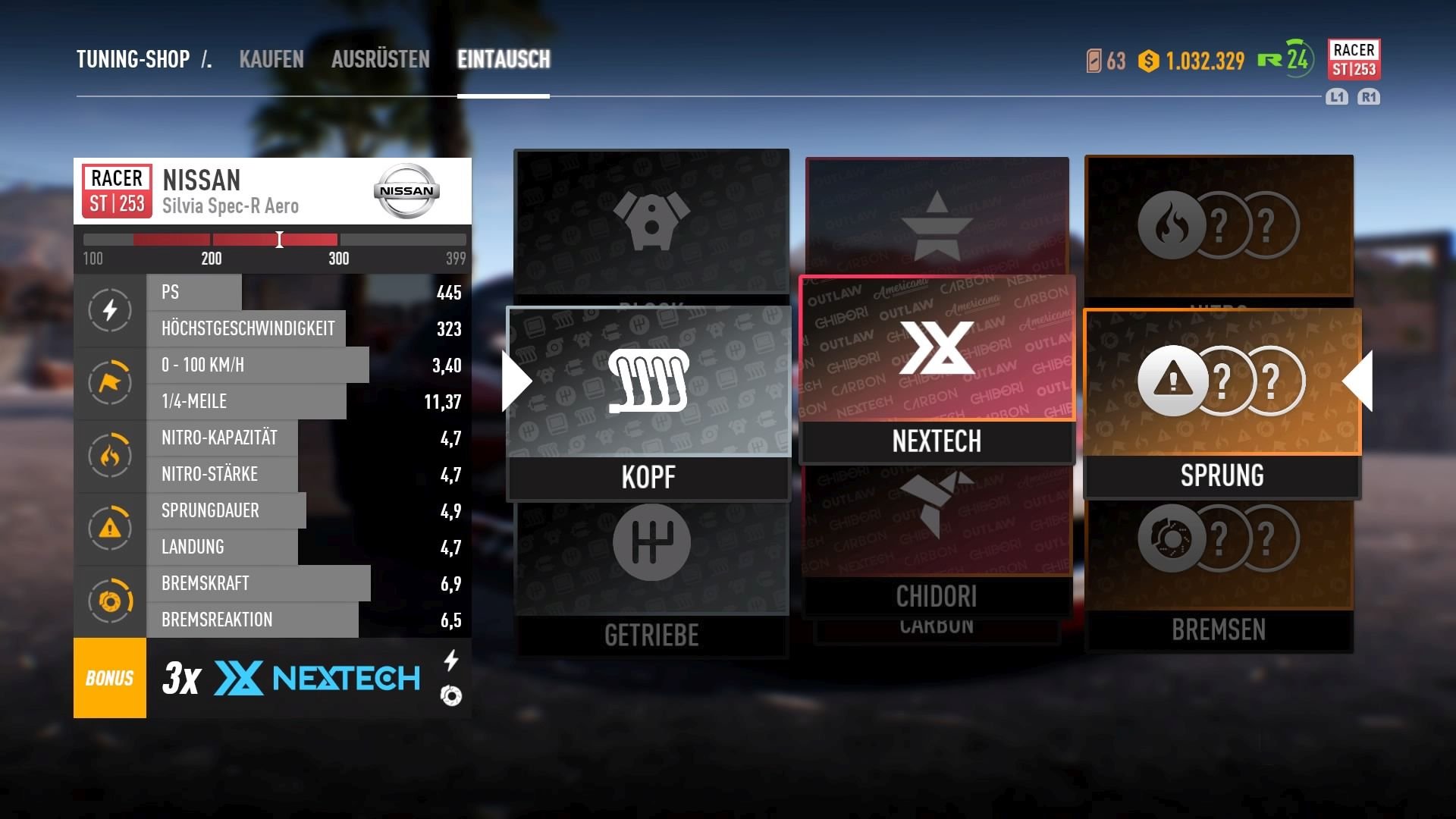Click the performance rating slider marker near 250
1456x819 pixels.
tap(279, 240)
